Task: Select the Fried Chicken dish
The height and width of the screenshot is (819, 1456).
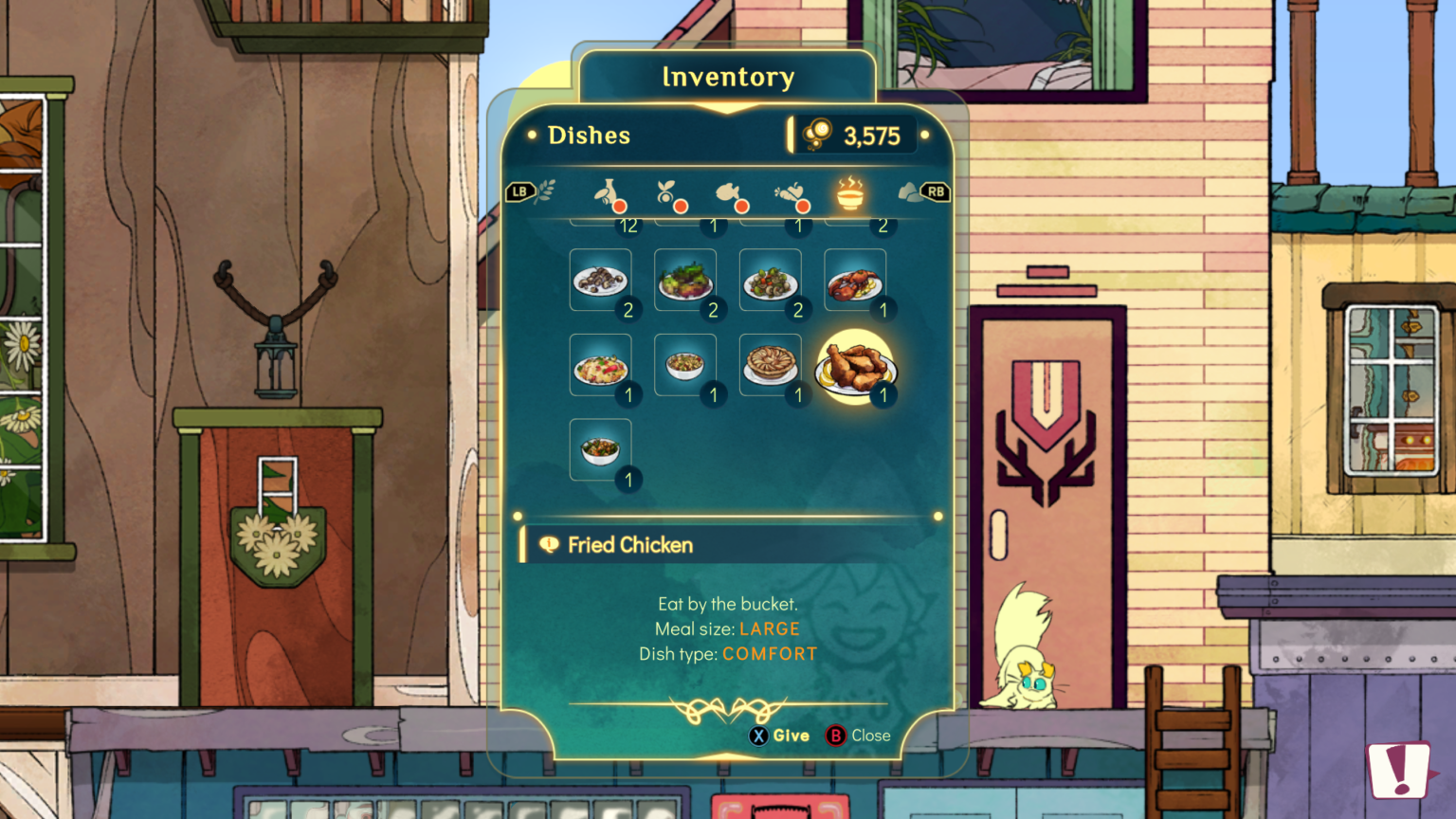Action: coord(855,368)
